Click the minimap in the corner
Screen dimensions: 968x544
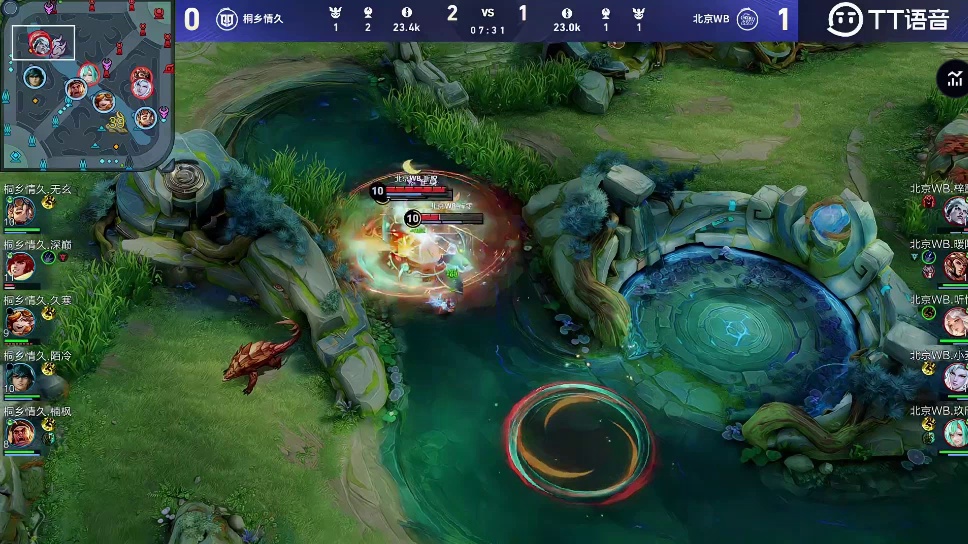[x=88, y=85]
